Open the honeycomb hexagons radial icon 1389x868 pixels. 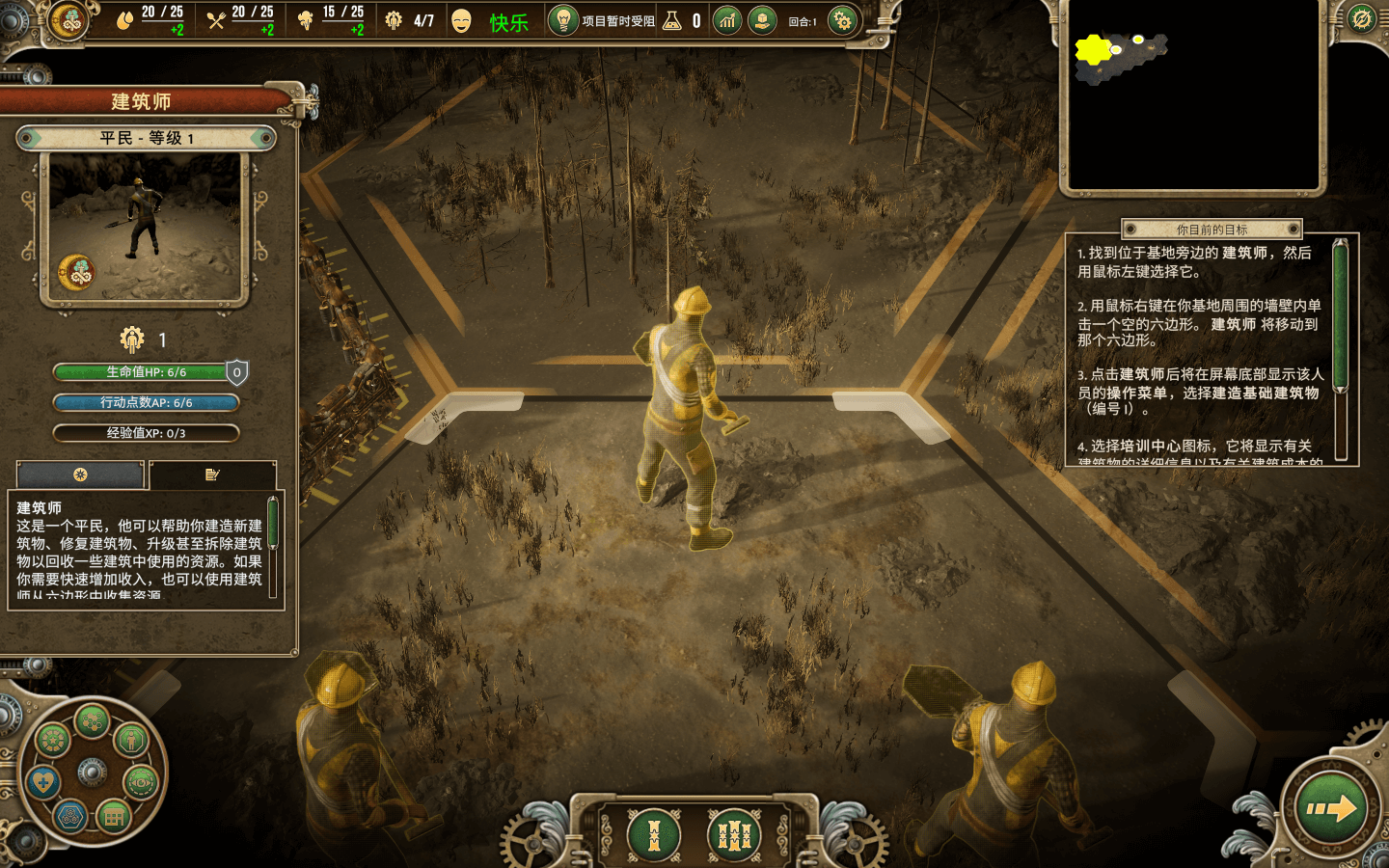click(92, 719)
